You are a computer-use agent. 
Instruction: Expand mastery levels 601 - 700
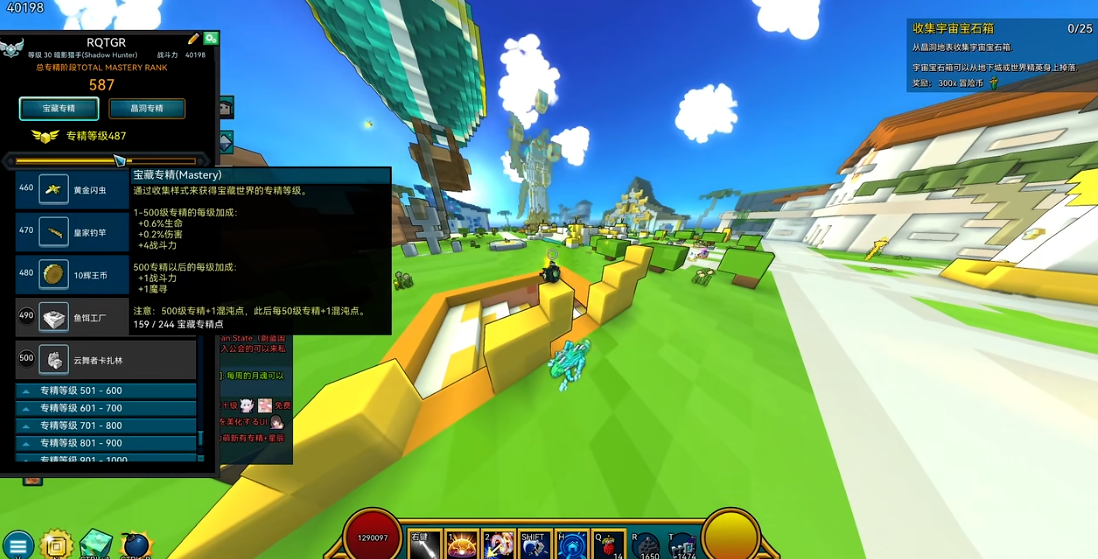coord(106,408)
